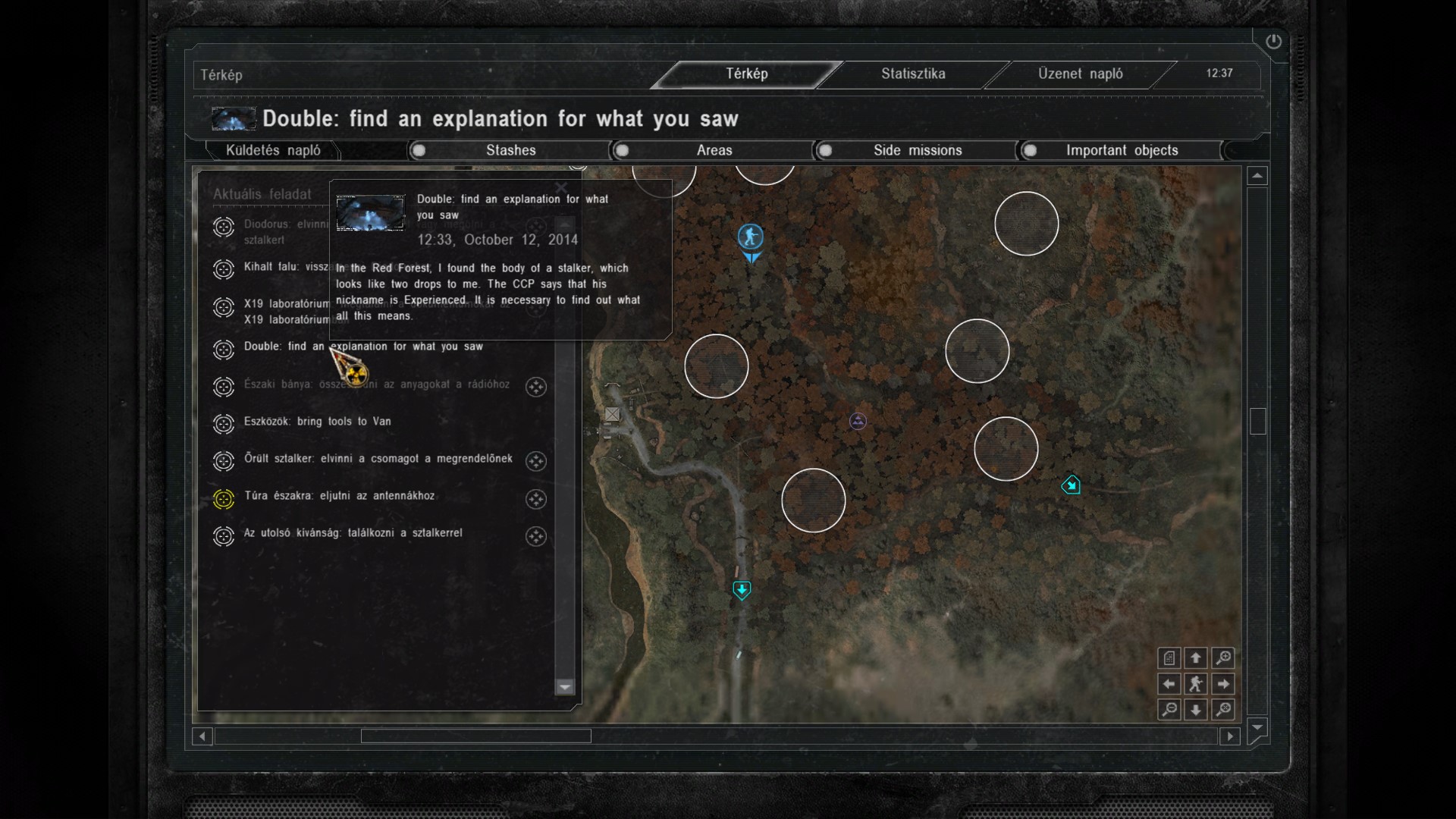This screenshot has height=819, width=1456.
Task: Select the Eszközök: bring tools to Van quest
Action: tap(317, 422)
